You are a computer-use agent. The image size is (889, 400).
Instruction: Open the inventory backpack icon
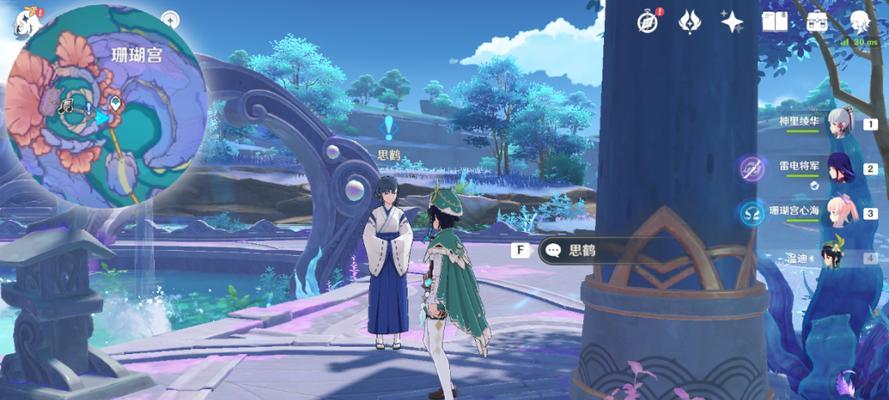pos(817,22)
